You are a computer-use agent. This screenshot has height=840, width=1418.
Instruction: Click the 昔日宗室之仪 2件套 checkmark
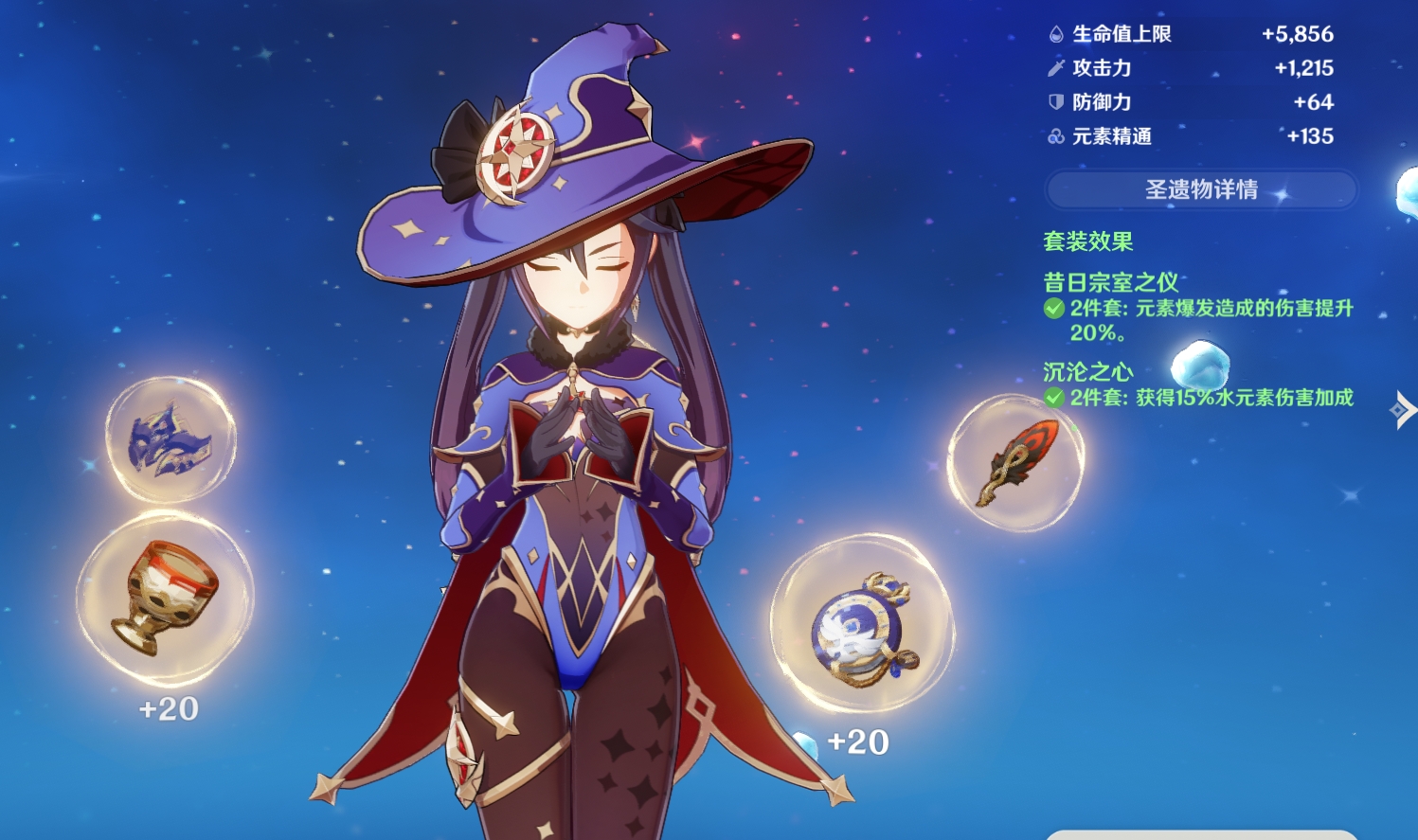click(x=1054, y=308)
